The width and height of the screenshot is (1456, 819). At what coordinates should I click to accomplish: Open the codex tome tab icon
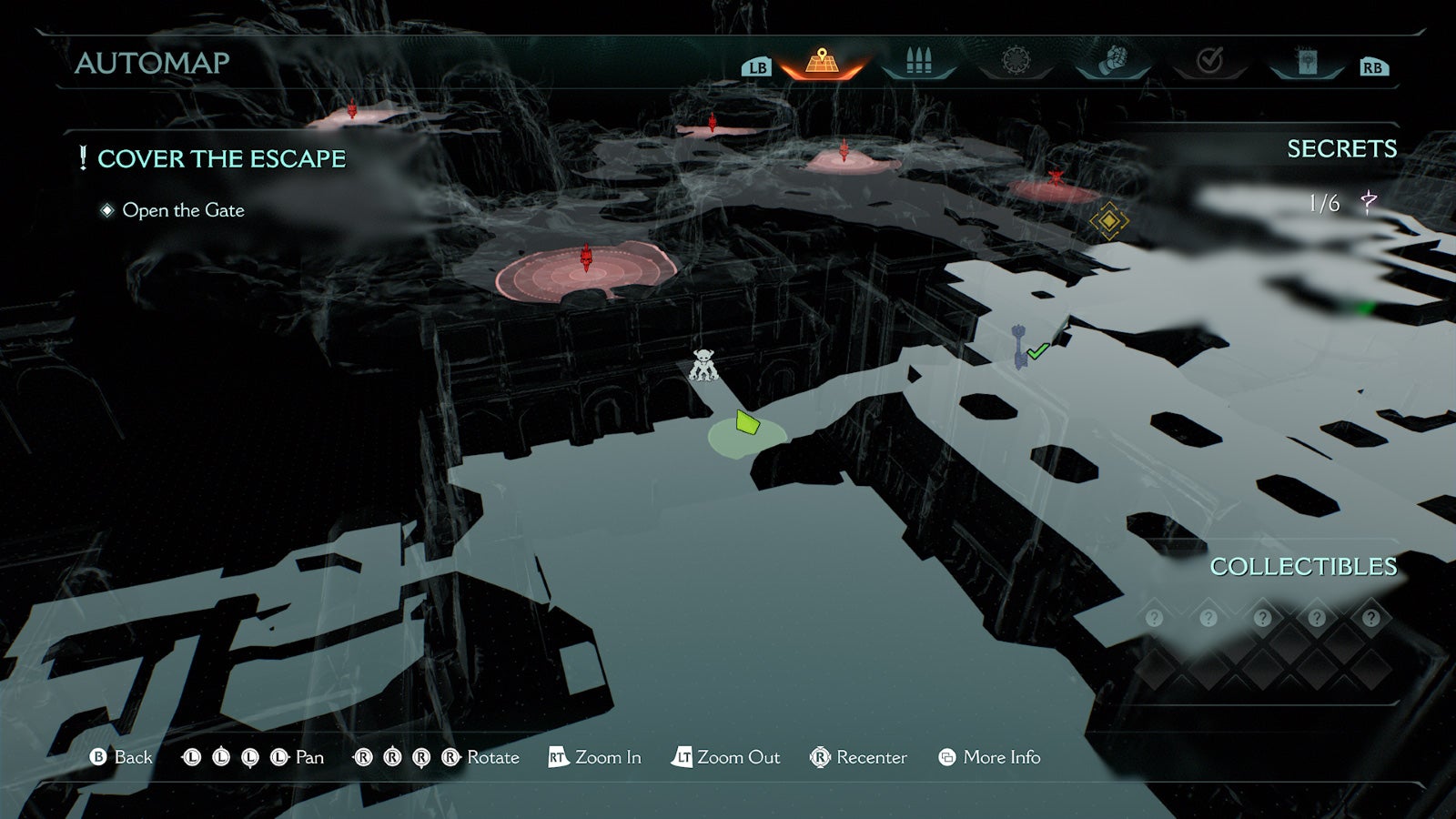click(1305, 61)
